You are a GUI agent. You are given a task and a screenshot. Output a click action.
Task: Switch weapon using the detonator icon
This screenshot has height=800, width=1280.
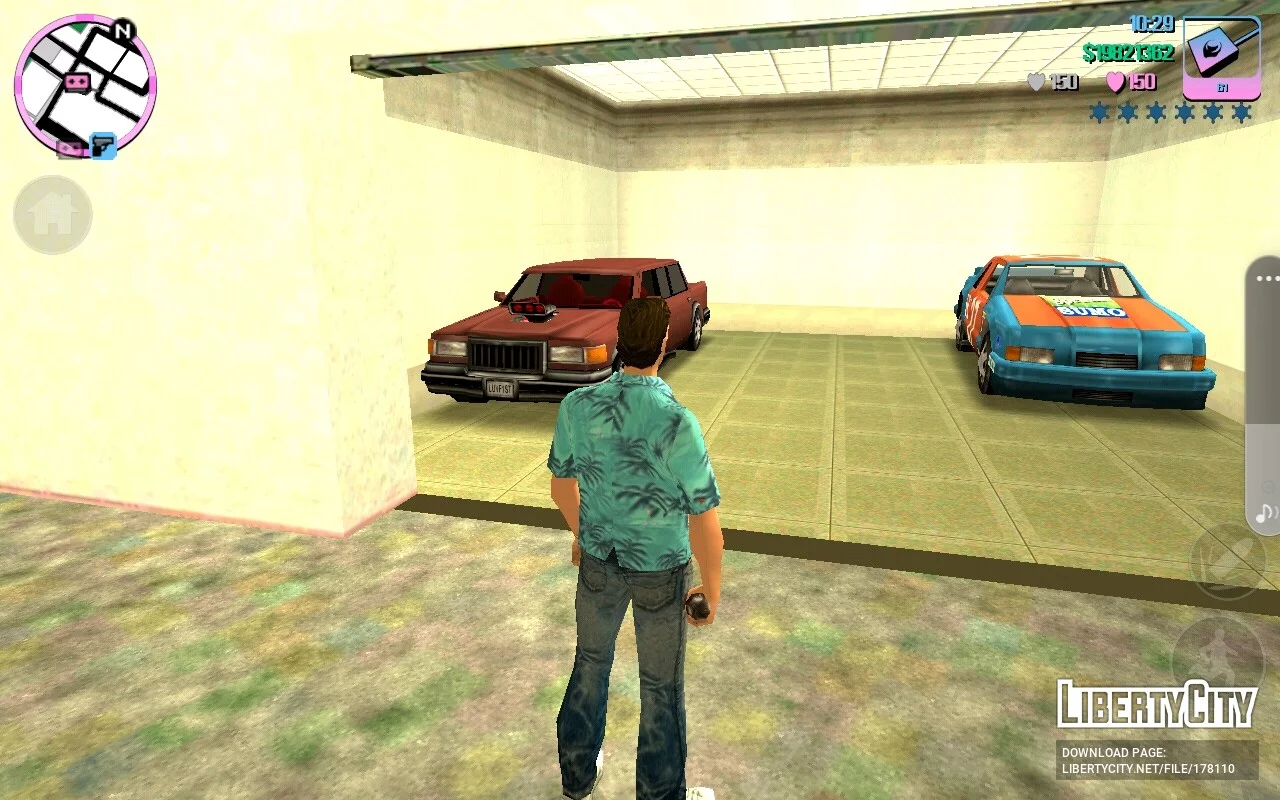[x=1221, y=57]
